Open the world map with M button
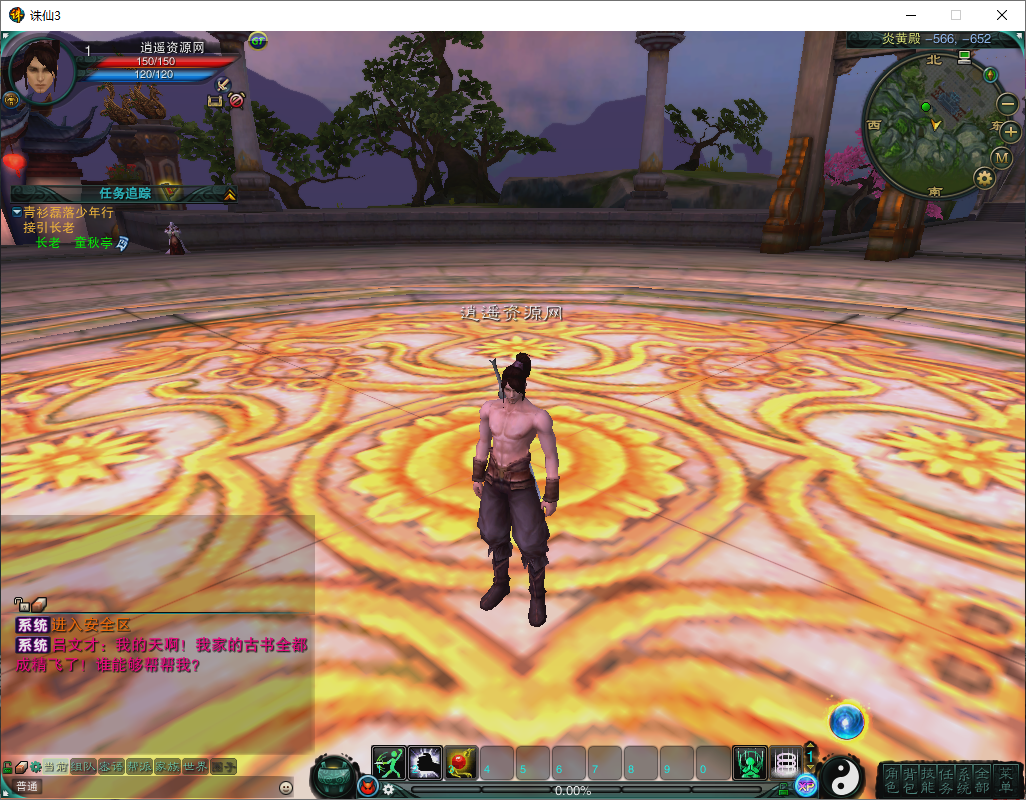The width and height of the screenshot is (1026, 800). (1002, 158)
